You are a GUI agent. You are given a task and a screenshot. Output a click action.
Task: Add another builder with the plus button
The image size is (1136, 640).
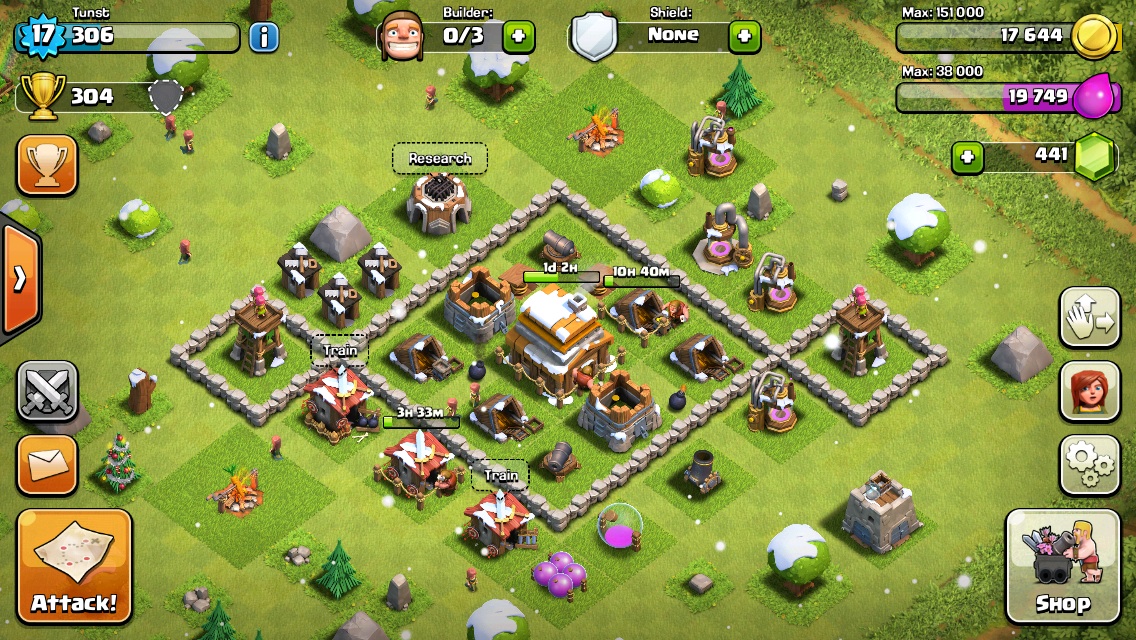pyautogui.click(x=518, y=37)
